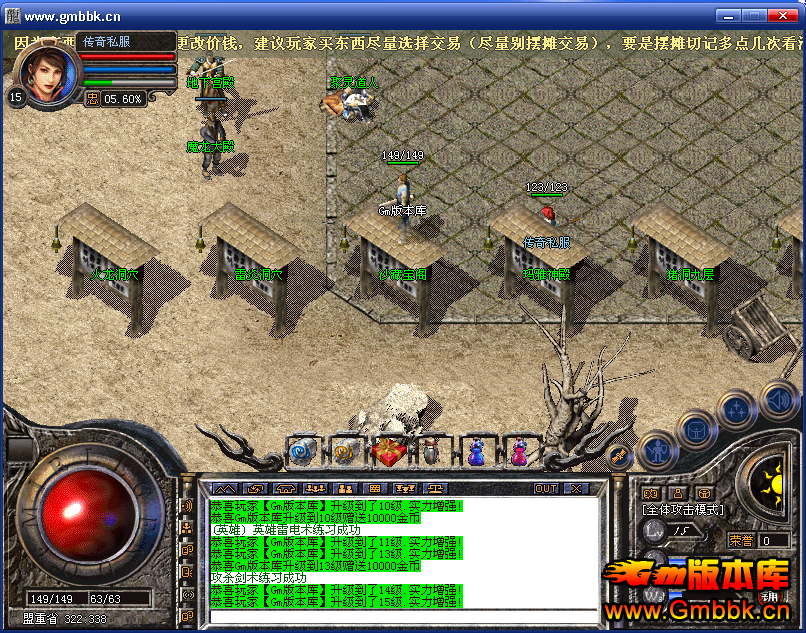The image size is (806, 633).
Task: Click the sound-wave chat channel side button
Action: [x=187, y=506]
